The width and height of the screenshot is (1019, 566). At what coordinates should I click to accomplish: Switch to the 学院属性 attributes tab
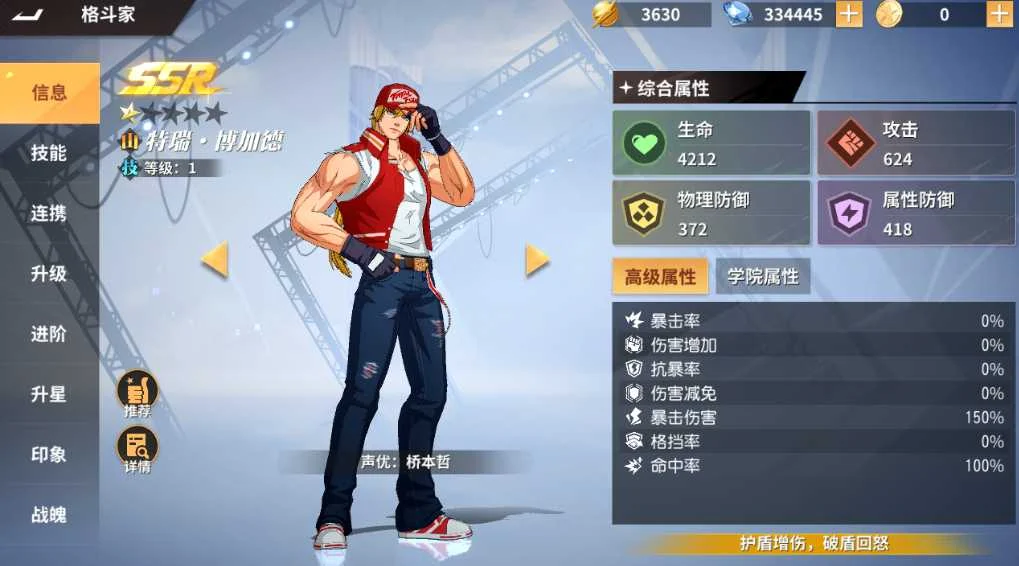pos(763,277)
